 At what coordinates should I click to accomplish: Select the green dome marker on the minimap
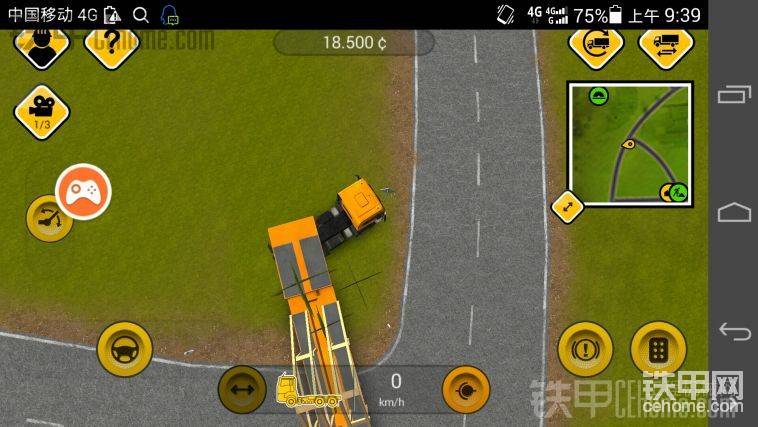(x=599, y=96)
